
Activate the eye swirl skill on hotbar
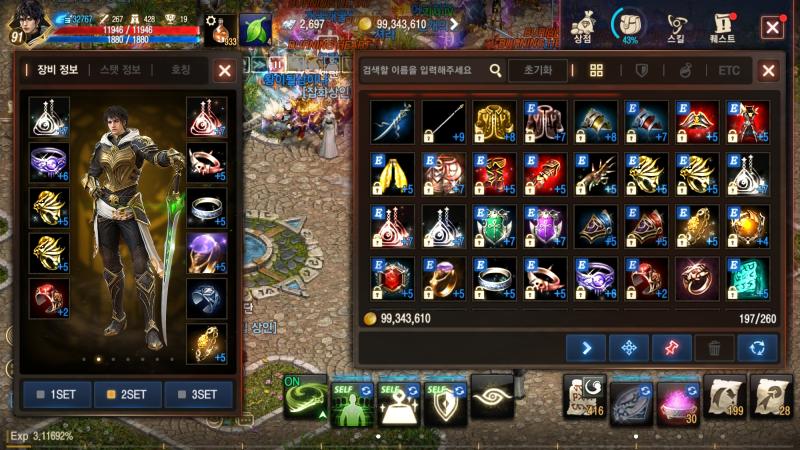(x=491, y=397)
